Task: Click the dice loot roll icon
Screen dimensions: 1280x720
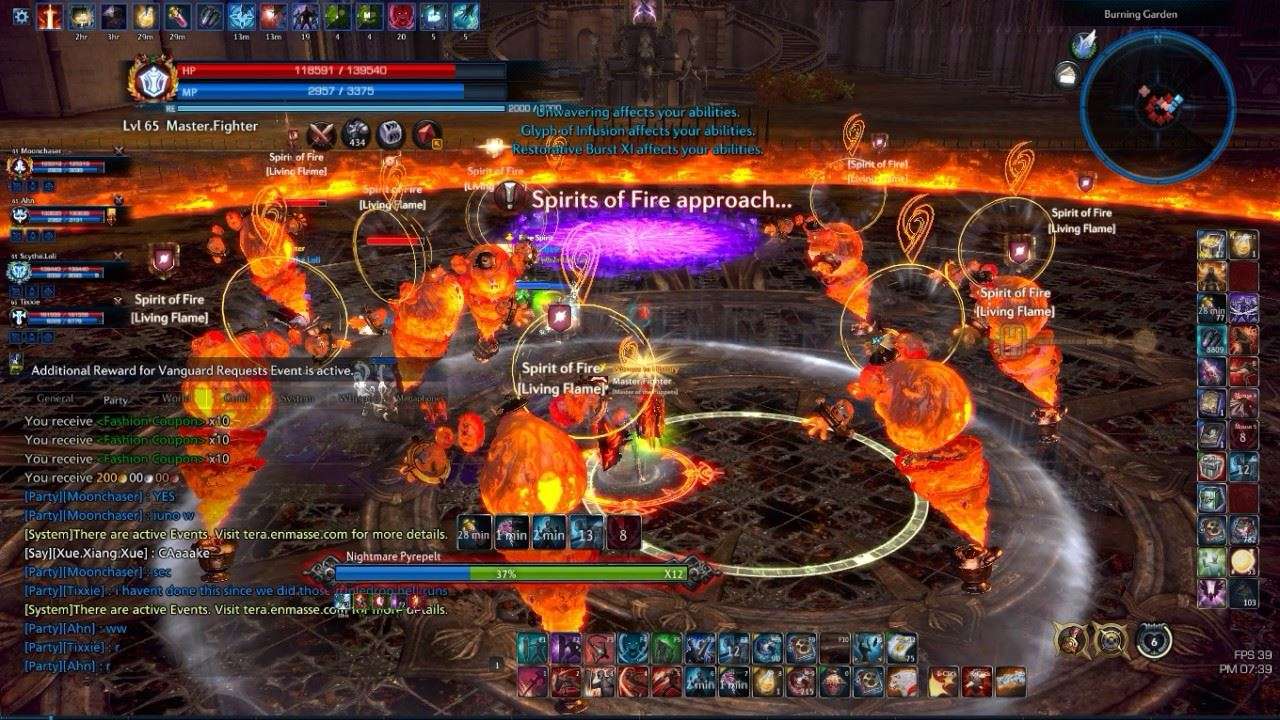Action: (x=390, y=135)
